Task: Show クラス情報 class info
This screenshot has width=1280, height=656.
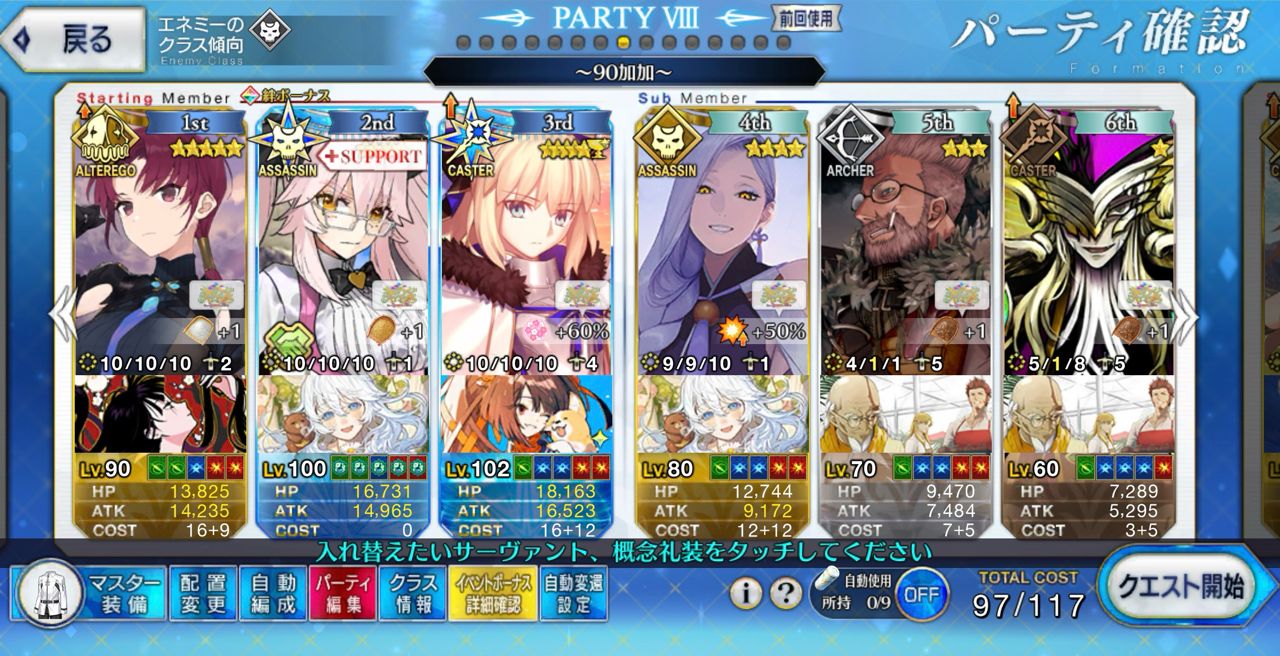Action: 412,594
